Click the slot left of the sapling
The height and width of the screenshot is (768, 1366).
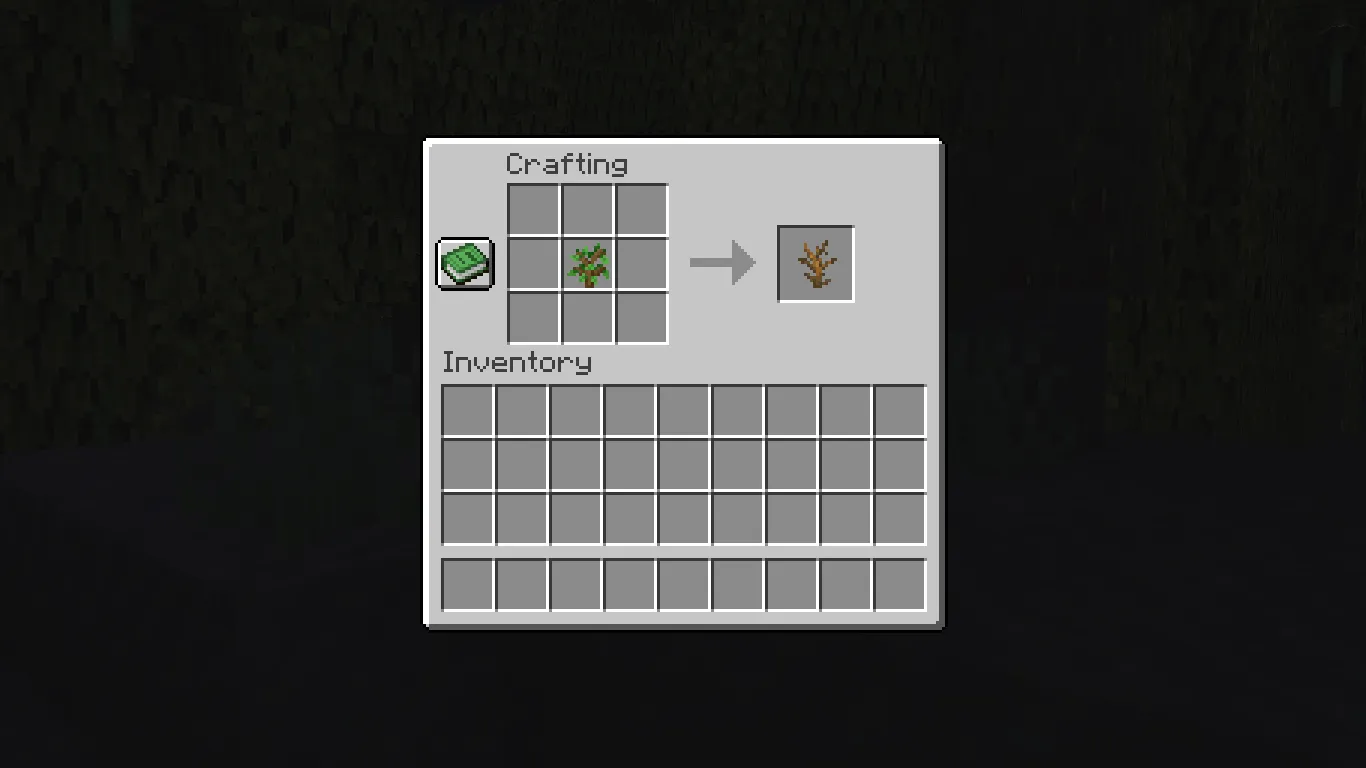[x=532, y=263]
